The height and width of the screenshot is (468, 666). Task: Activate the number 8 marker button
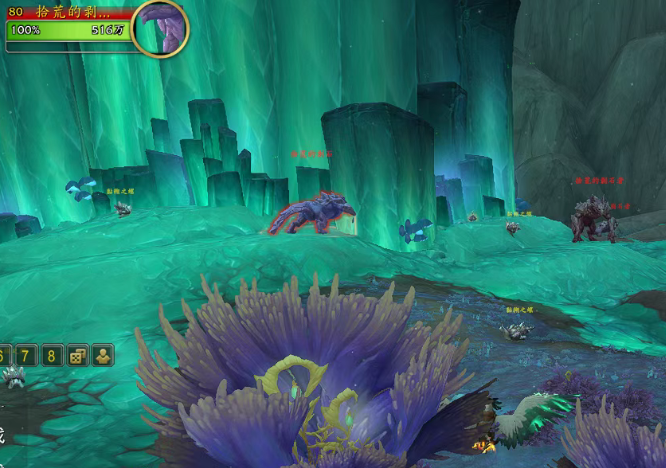[x=52, y=355]
